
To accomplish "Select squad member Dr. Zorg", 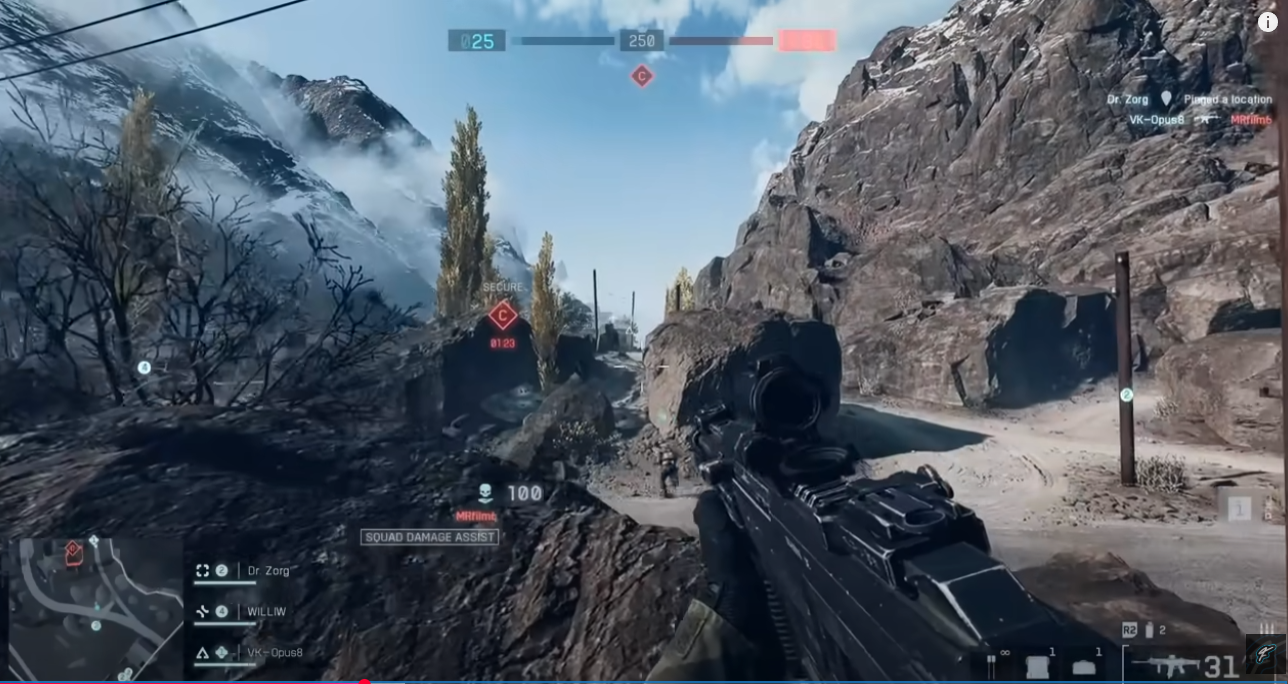I will point(268,571).
